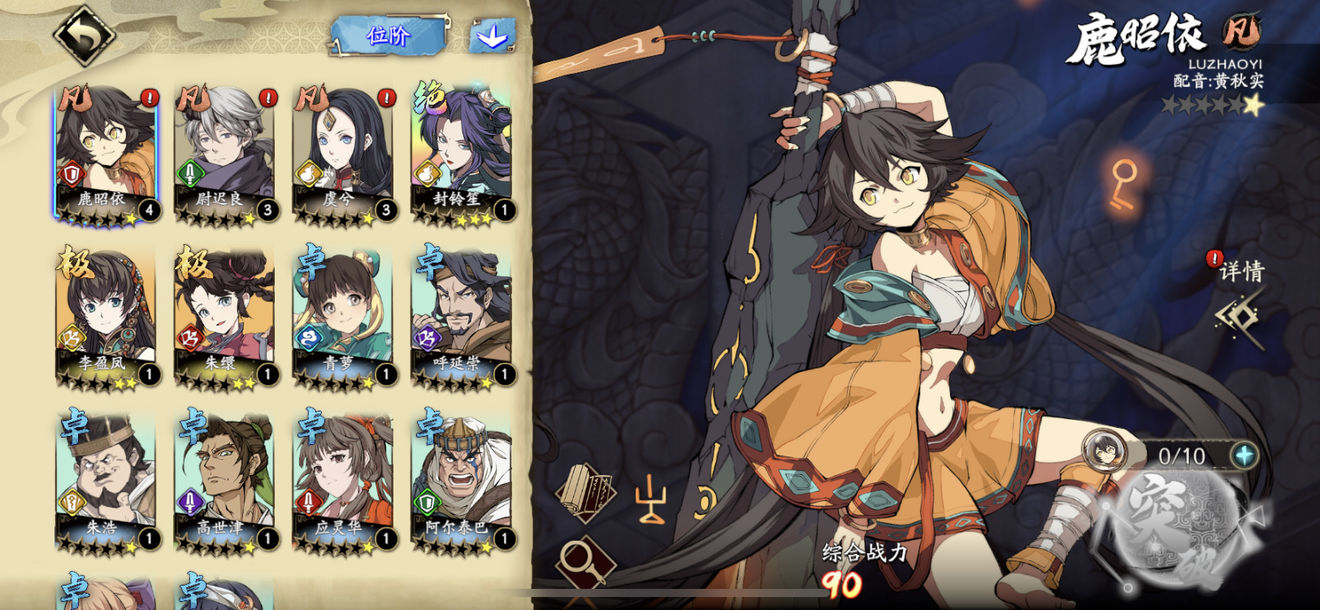Add shards with the plus button
This screenshot has height=610, width=1320.
(1244, 456)
